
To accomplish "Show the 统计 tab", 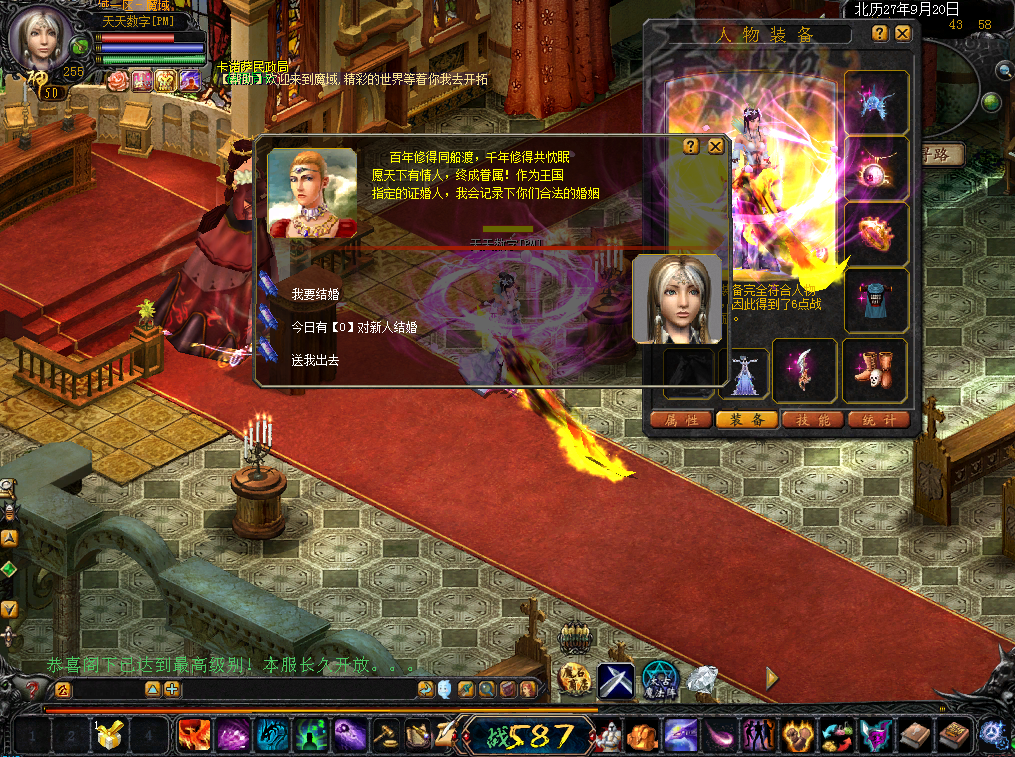I will (x=877, y=420).
